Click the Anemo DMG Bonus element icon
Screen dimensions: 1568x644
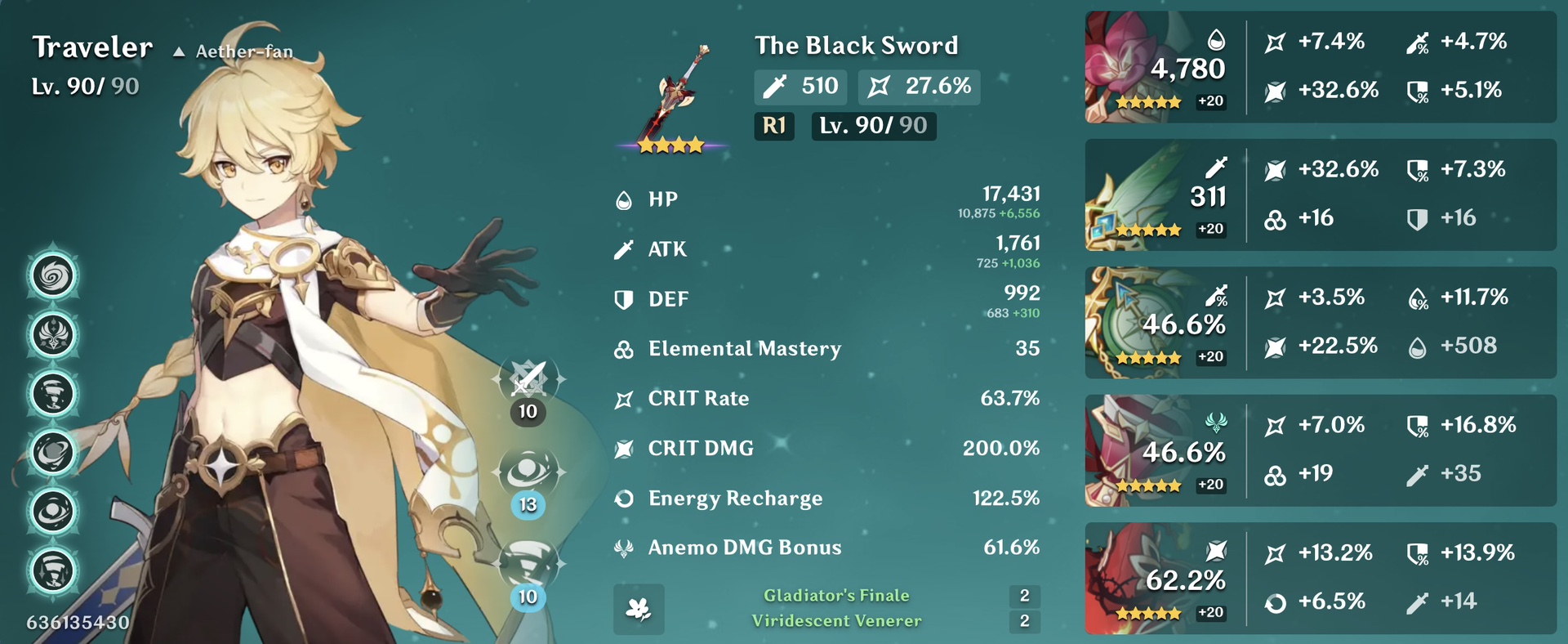tap(623, 548)
